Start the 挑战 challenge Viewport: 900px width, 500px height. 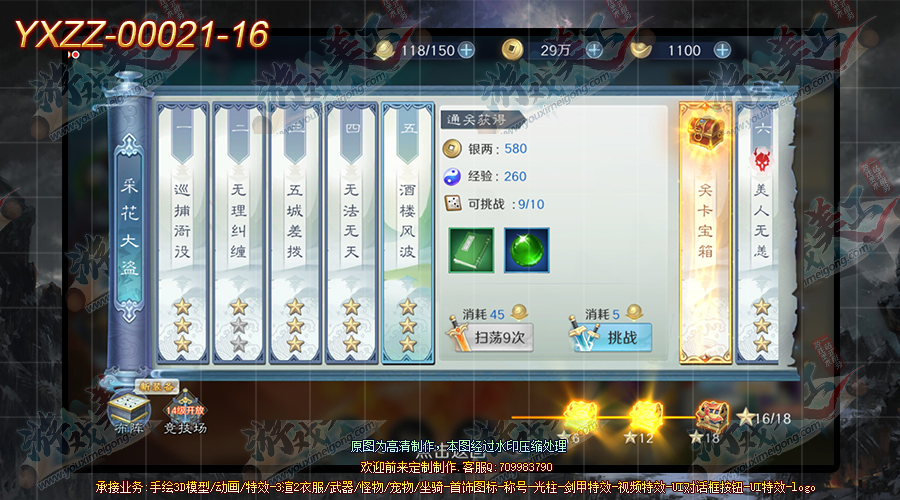(610, 337)
